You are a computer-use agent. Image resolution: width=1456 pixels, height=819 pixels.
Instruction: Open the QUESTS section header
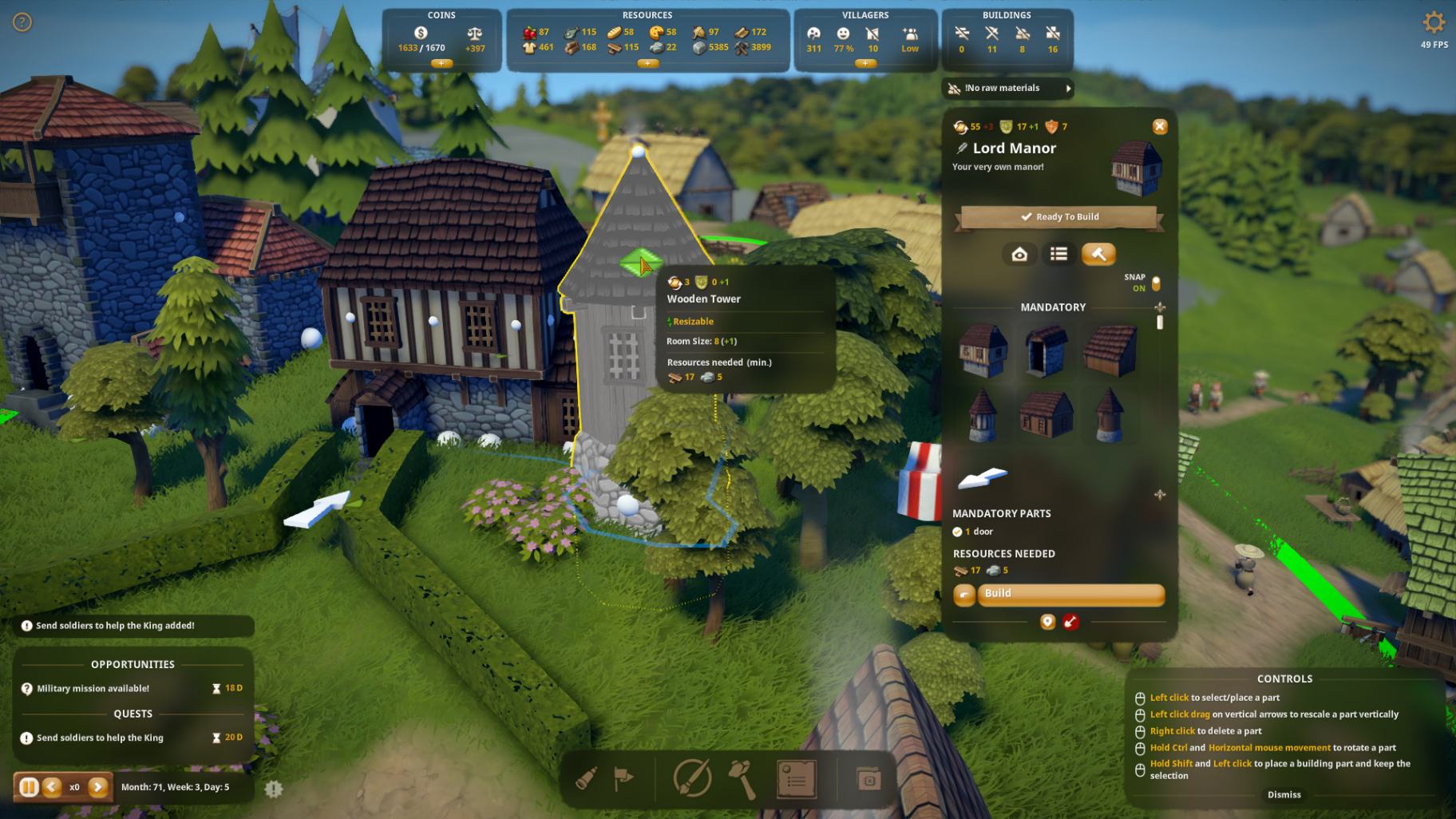point(133,714)
